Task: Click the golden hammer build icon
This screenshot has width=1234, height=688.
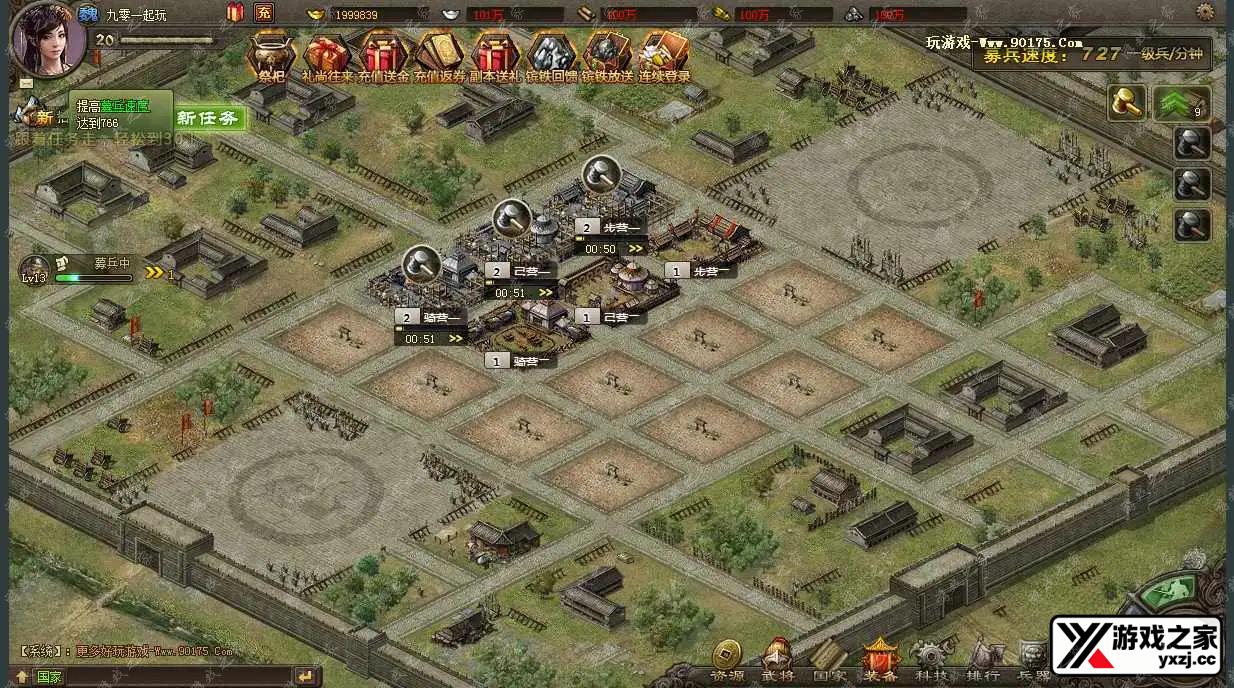Action: [1127, 103]
